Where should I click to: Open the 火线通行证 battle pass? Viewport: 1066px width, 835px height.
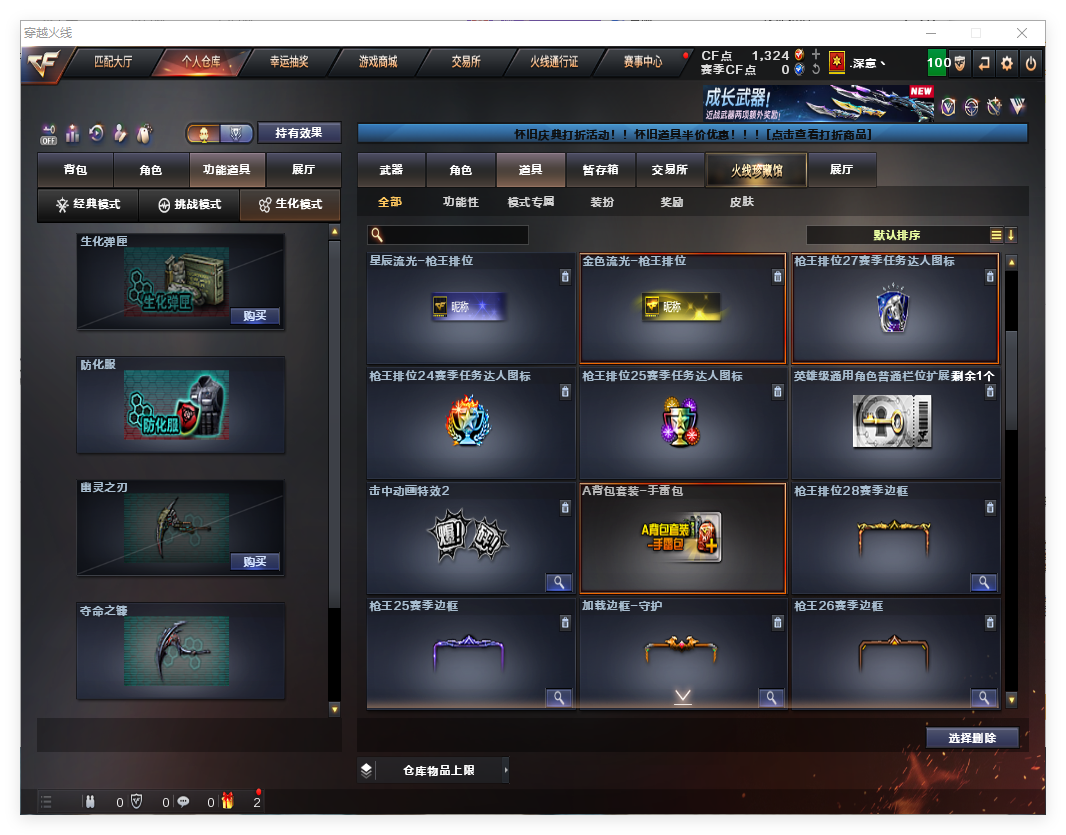click(554, 62)
